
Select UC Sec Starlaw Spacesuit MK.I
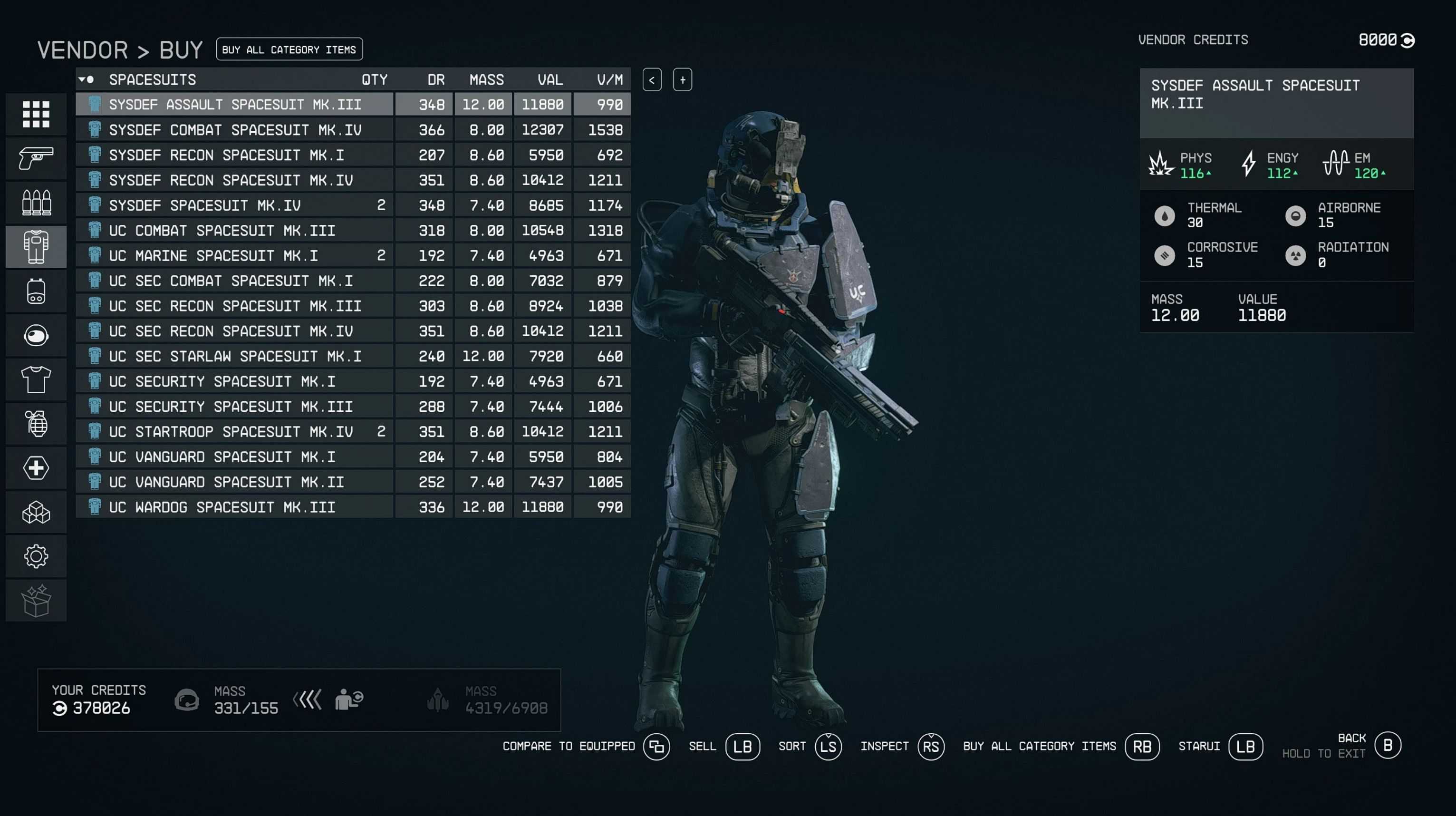[x=235, y=356]
